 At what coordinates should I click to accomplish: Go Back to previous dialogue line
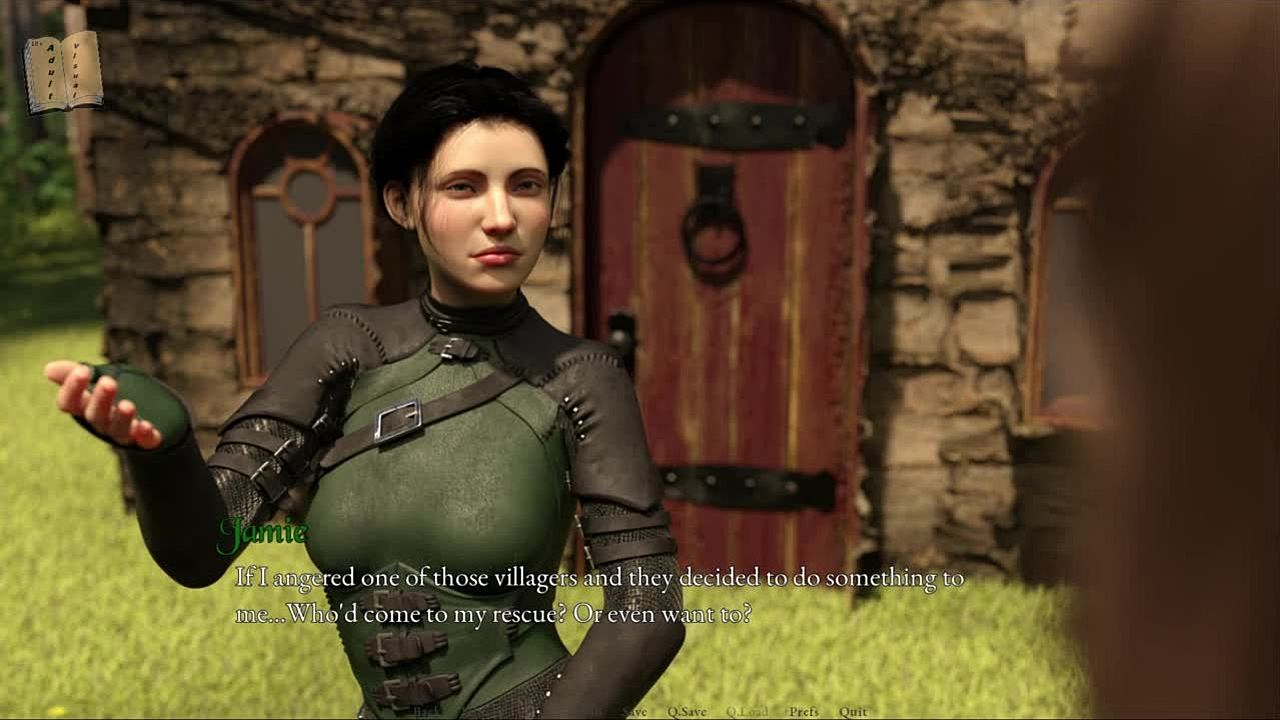[426, 712]
